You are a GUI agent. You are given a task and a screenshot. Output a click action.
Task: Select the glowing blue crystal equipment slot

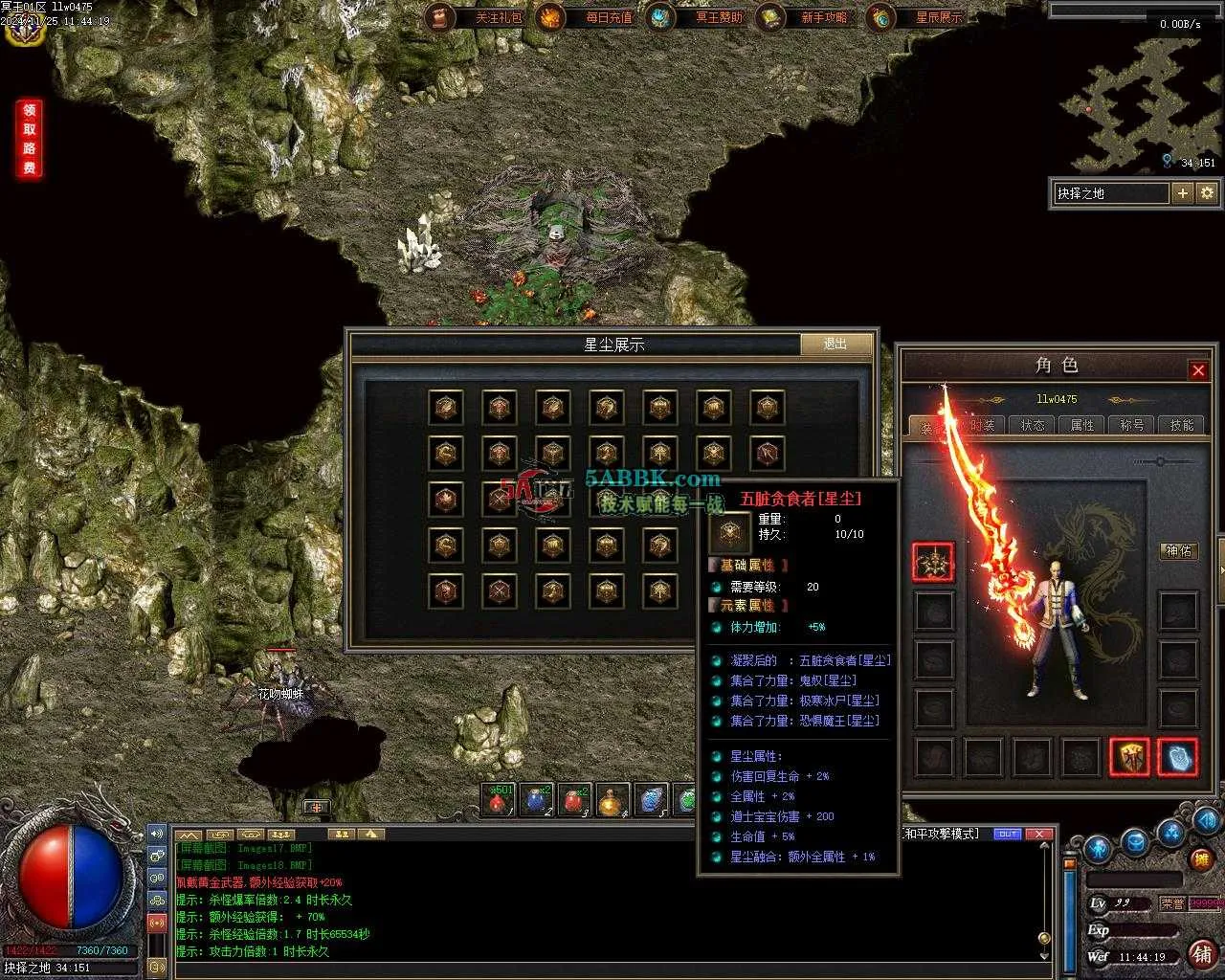(x=1177, y=757)
